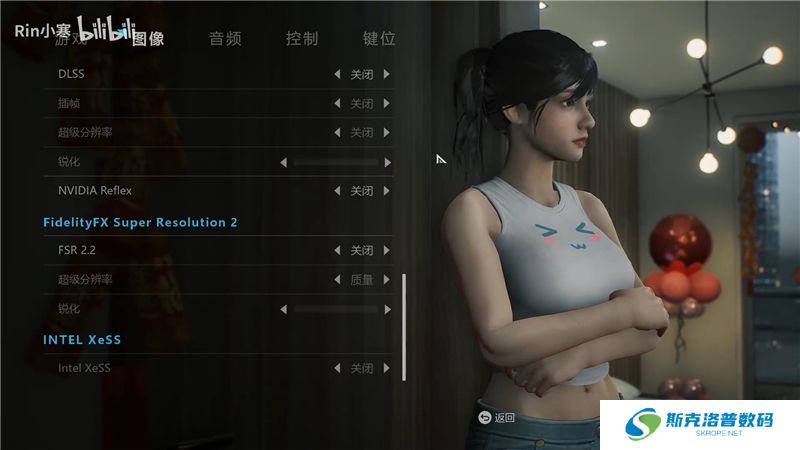Click the left arrow next to 质量
Viewport: 800px width, 450px height.
point(337,280)
